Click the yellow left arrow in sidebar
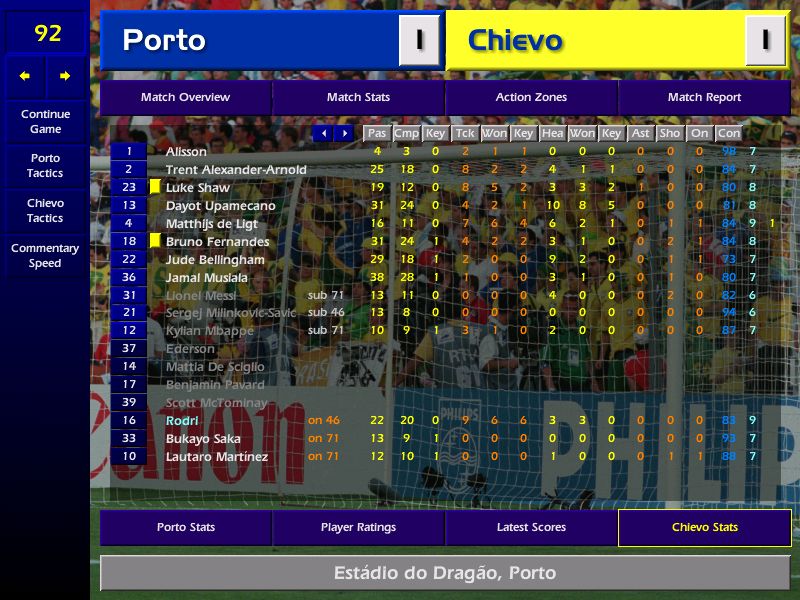 (x=25, y=76)
